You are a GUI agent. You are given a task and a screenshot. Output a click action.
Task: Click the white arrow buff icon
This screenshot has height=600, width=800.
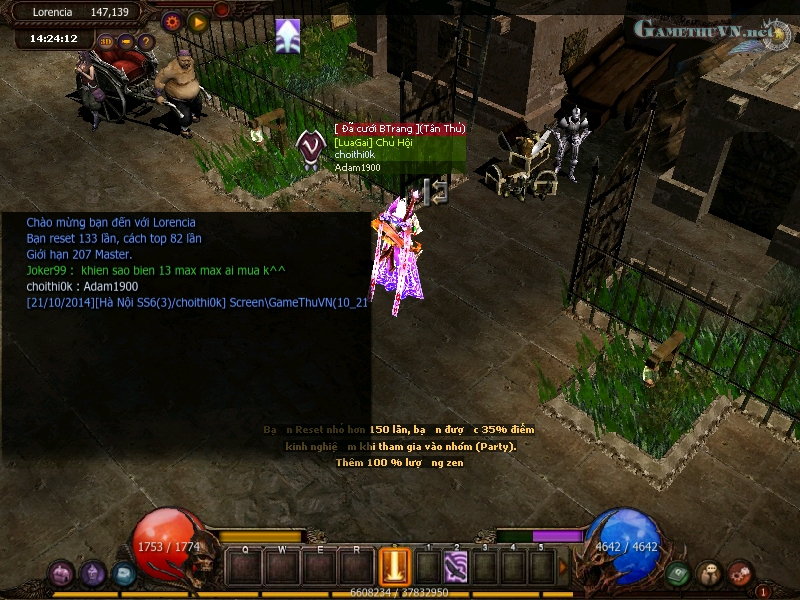288,35
